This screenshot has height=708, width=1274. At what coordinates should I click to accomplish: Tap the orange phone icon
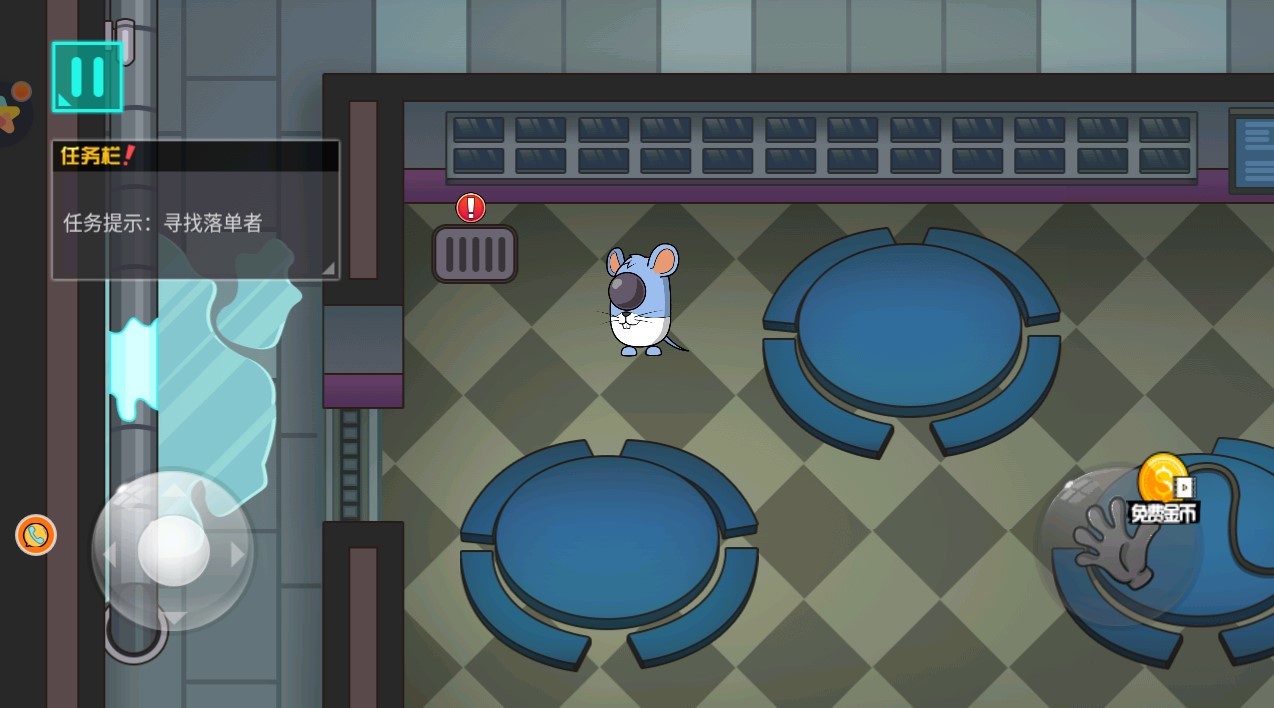coord(36,535)
